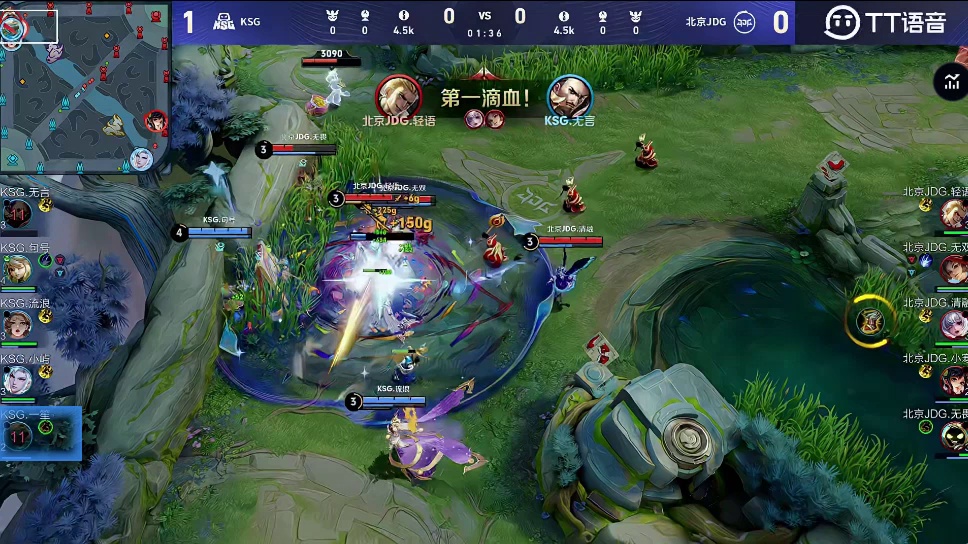968x544 pixels.
Task: Select 北京JDG.无畏's skull hero portrait
Action: pos(952,434)
